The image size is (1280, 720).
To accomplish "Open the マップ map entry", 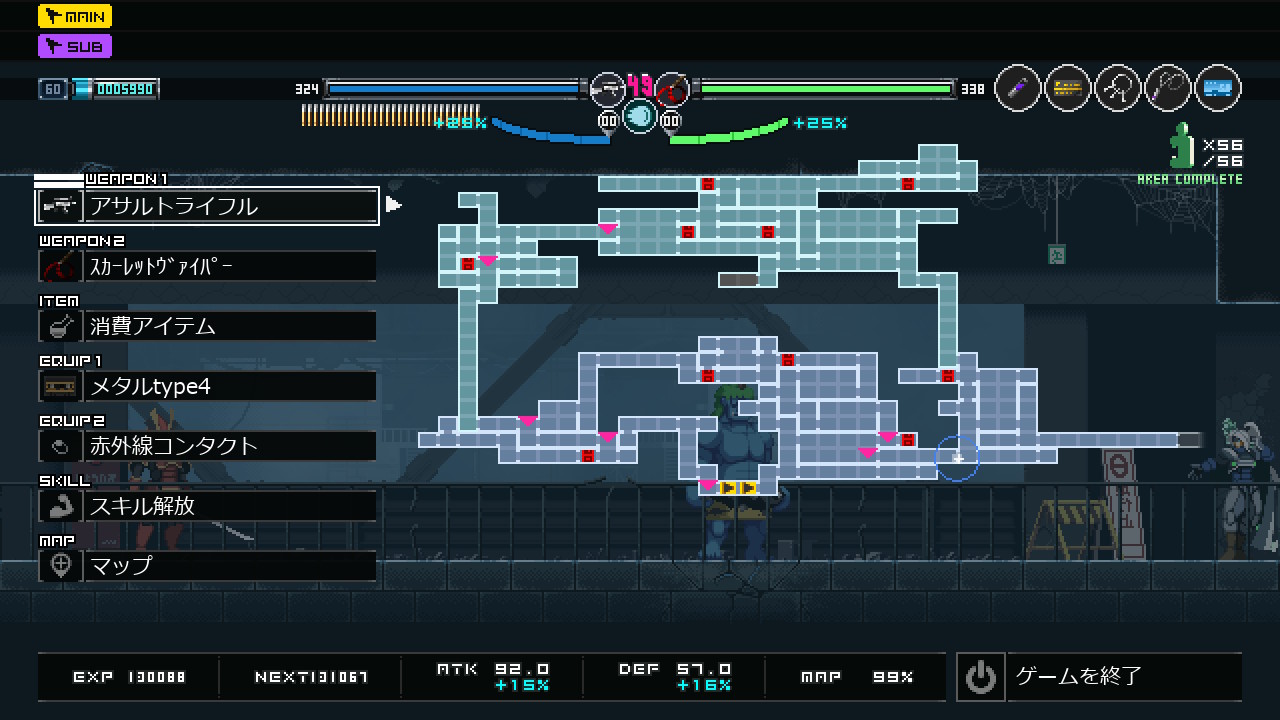I will click(207, 566).
